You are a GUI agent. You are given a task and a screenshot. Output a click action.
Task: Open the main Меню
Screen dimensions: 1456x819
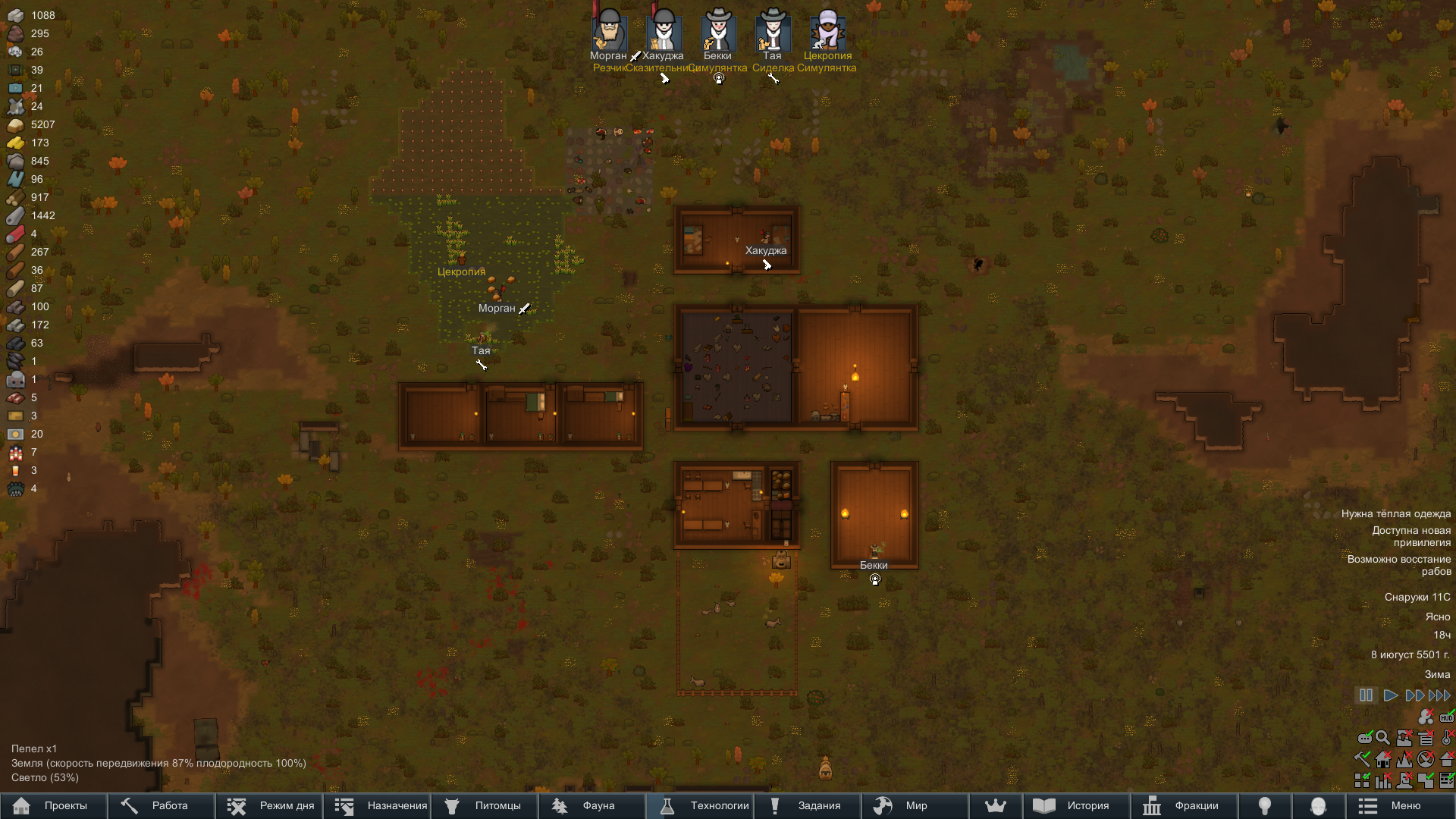(1399, 805)
